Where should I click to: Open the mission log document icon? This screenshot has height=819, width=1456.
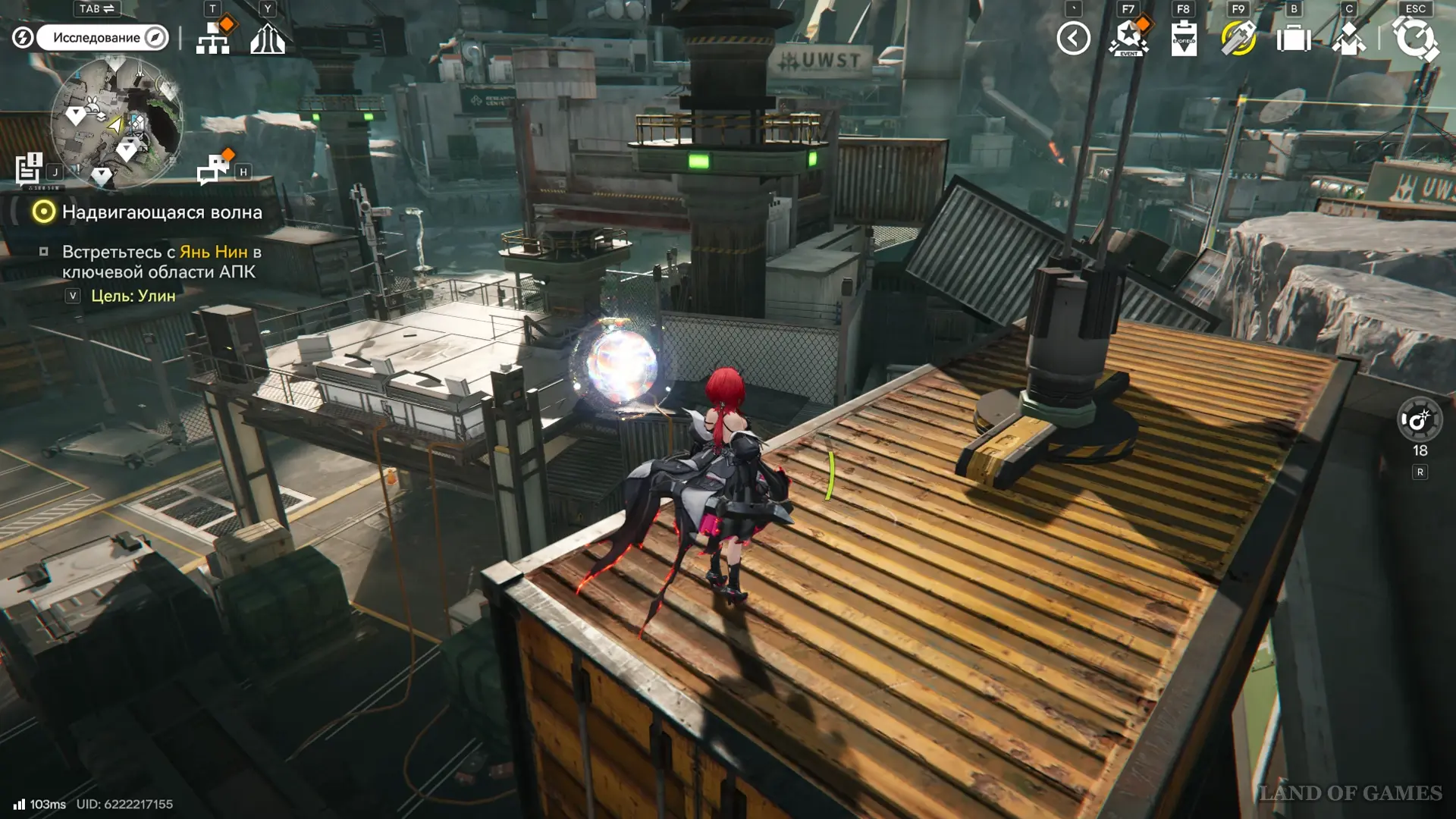(29, 168)
